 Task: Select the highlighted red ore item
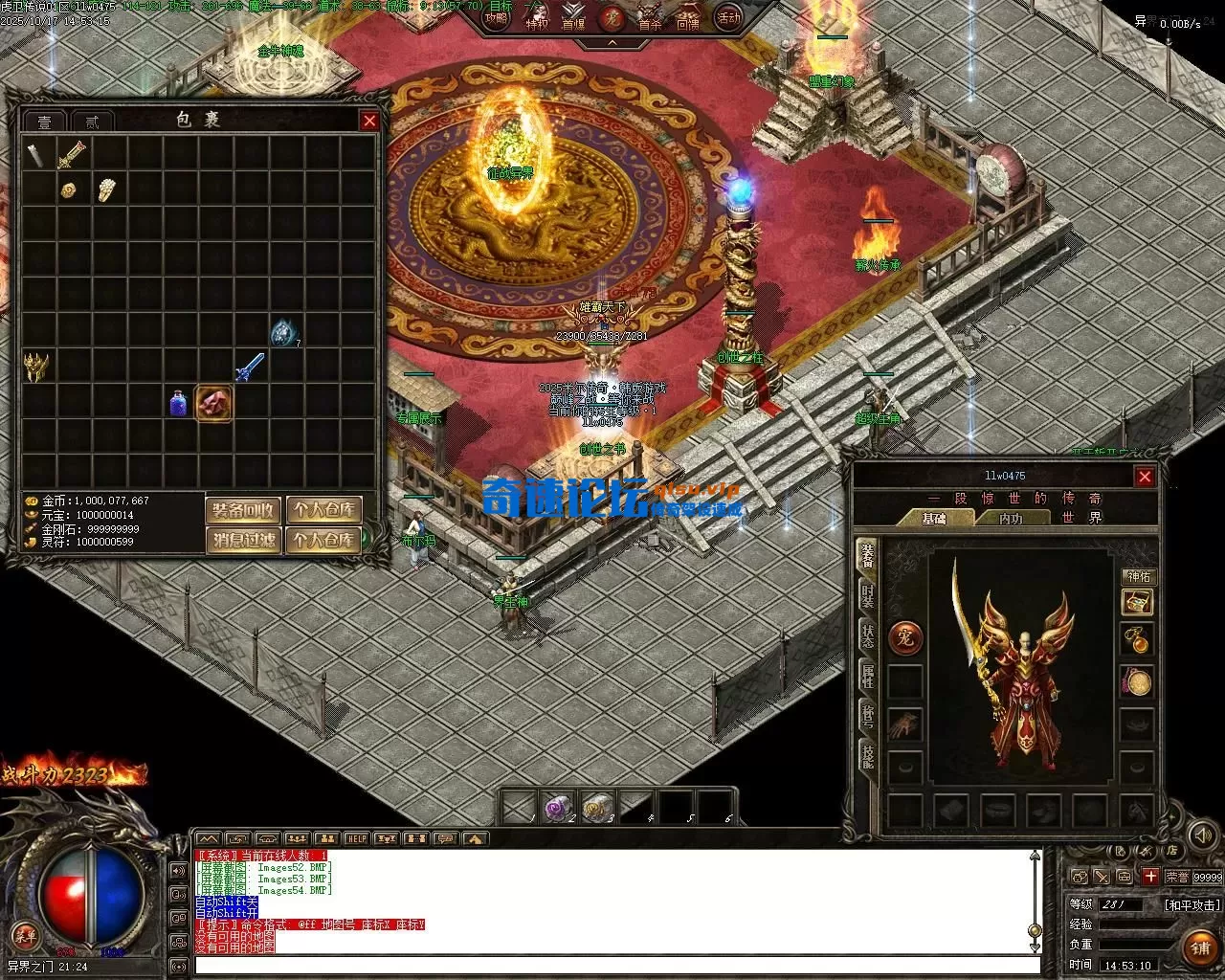(213, 403)
